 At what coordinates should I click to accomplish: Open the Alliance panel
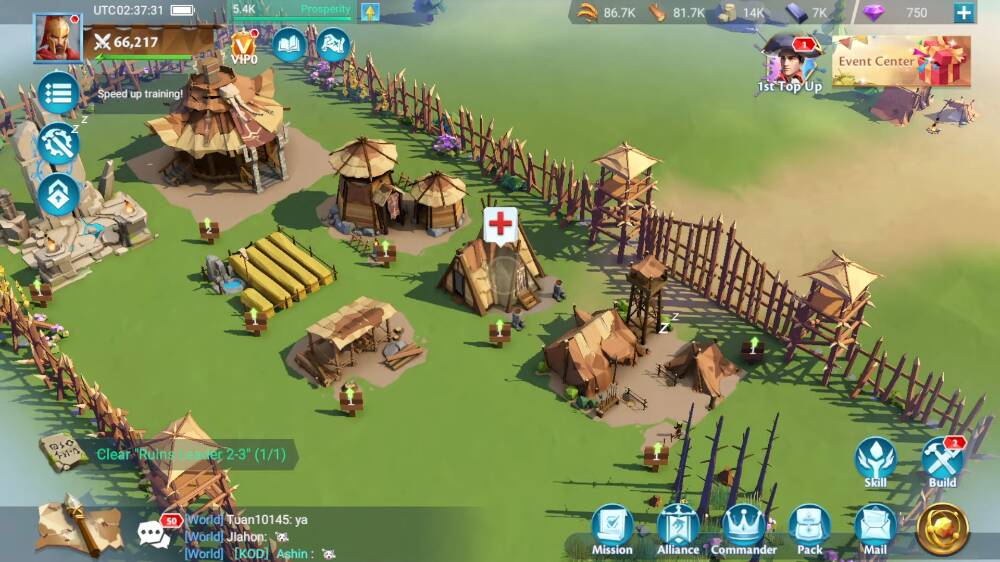[678, 530]
